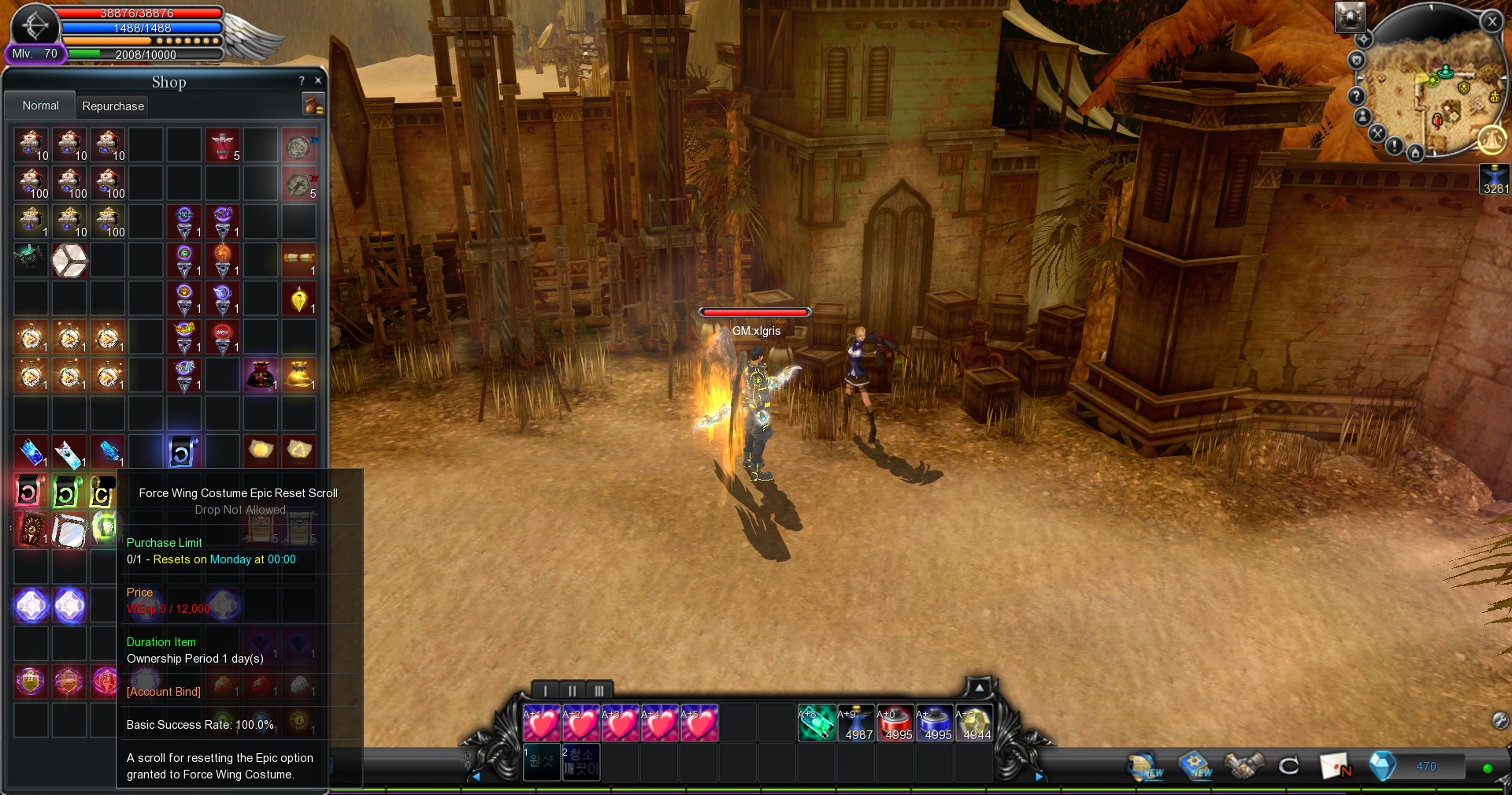Select the orange rolled scroll shop item
The width and height of the screenshot is (1512, 795).
click(299, 259)
